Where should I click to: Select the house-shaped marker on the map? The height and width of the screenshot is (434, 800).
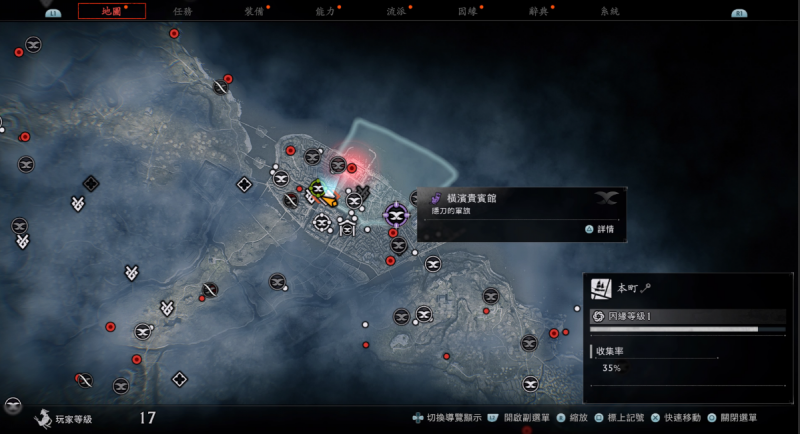pyautogui.click(x=347, y=229)
